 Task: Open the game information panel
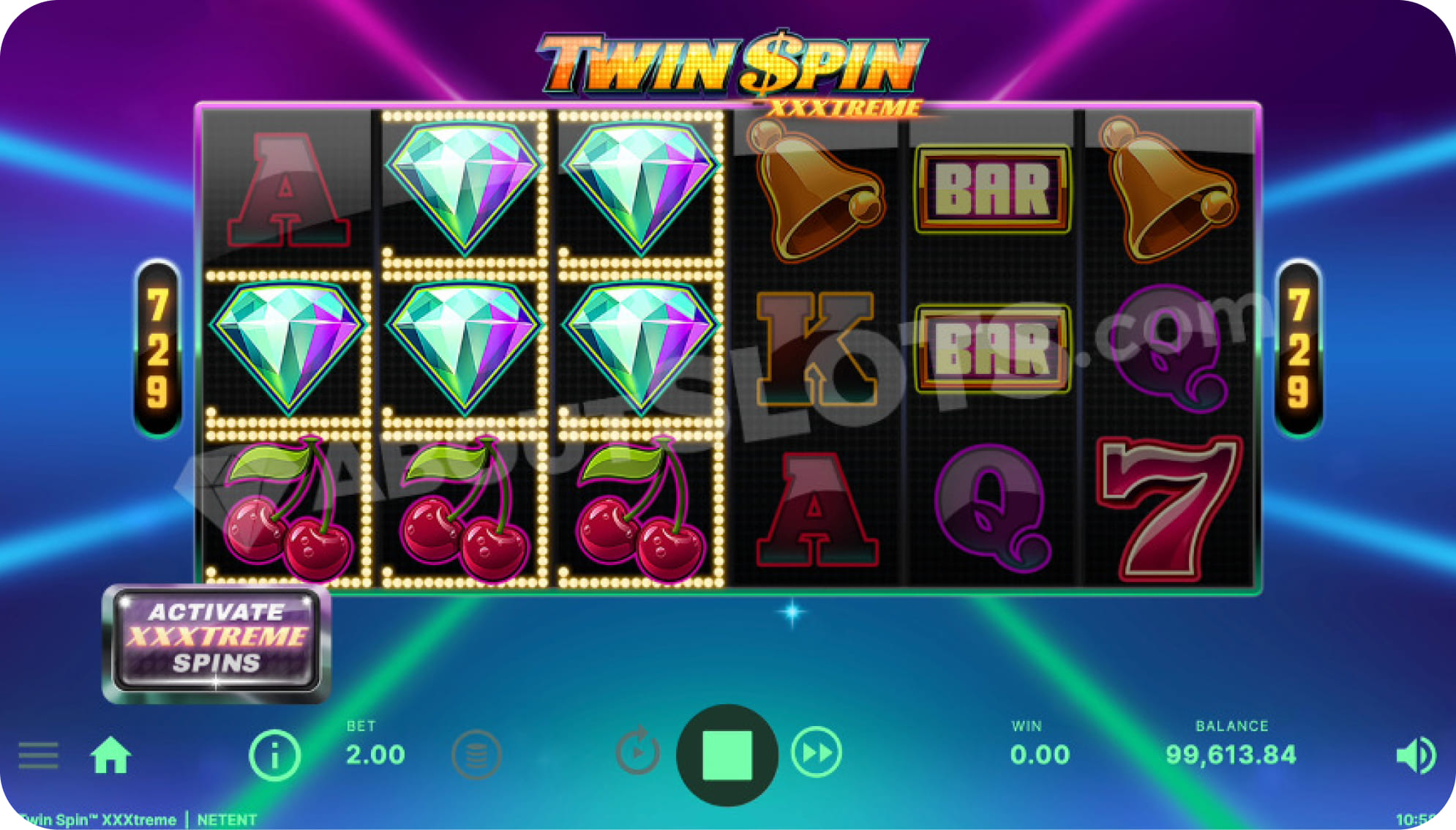coord(275,754)
